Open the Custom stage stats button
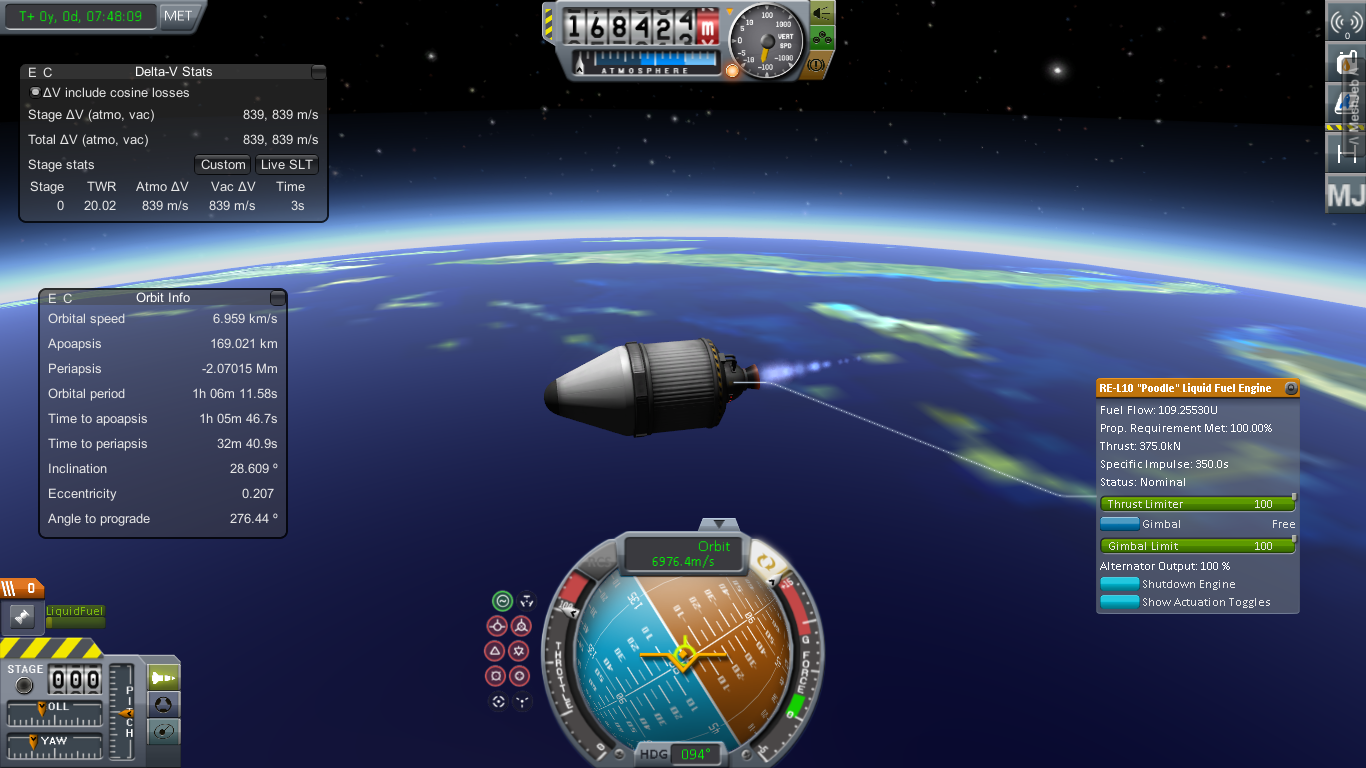This screenshot has height=768, width=1366. [223, 165]
